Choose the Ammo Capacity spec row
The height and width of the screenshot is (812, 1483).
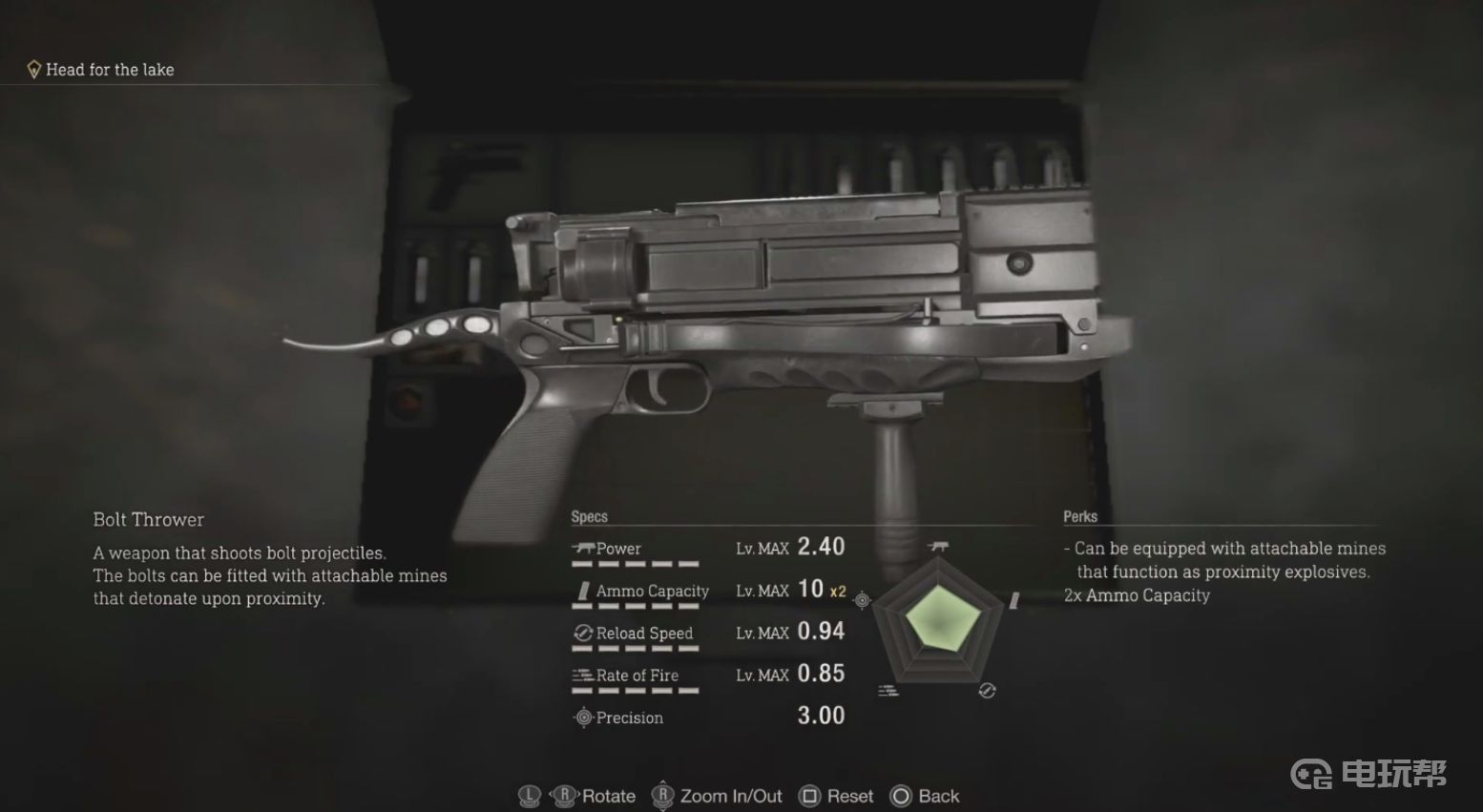click(707, 591)
